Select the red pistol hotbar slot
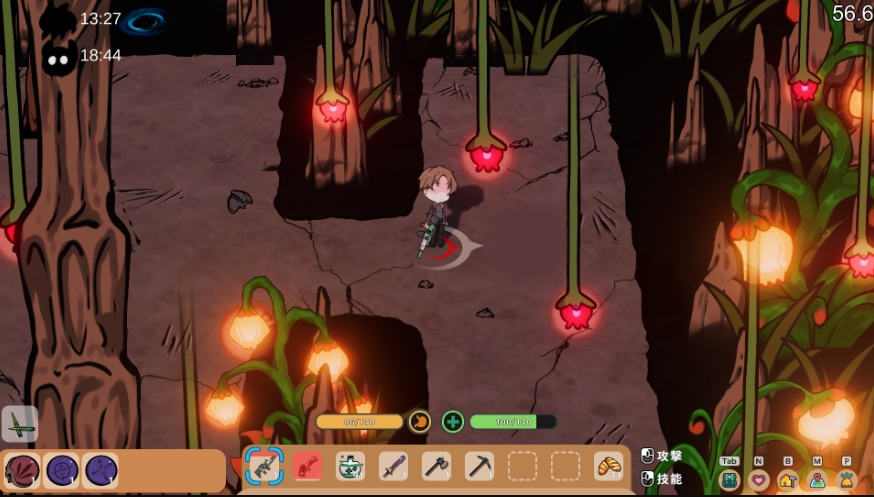Screen dimensions: 874x497 pyautogui.click(x=307, y=466)
